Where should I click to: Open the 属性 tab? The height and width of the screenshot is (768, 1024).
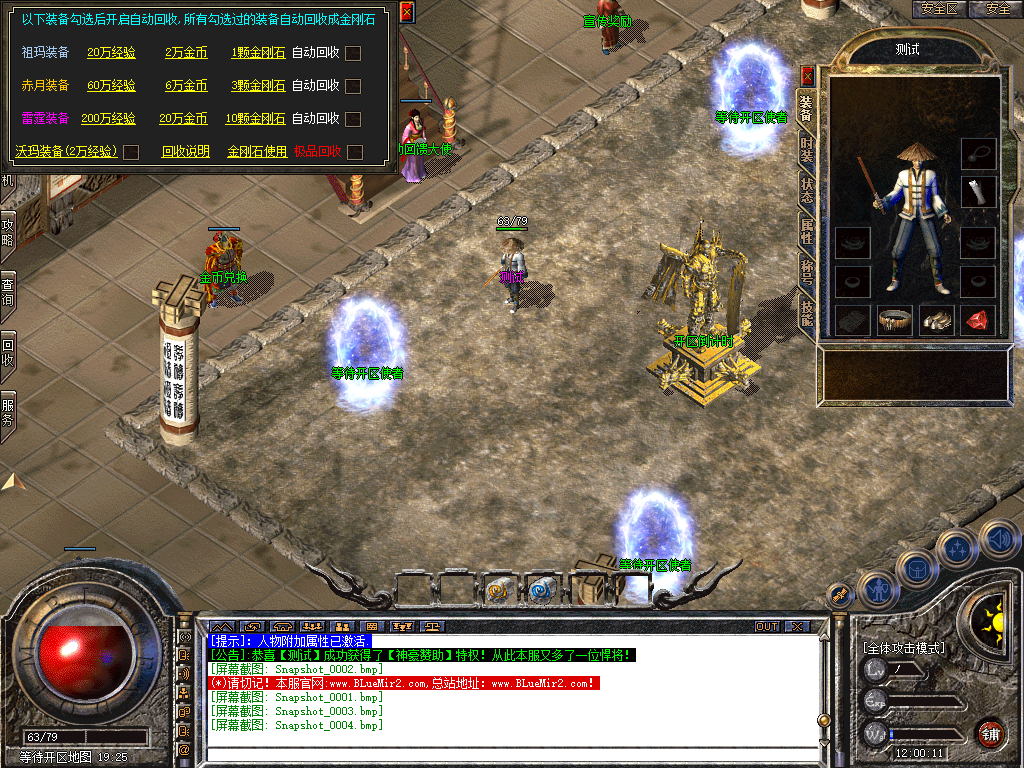pos(807,231)
